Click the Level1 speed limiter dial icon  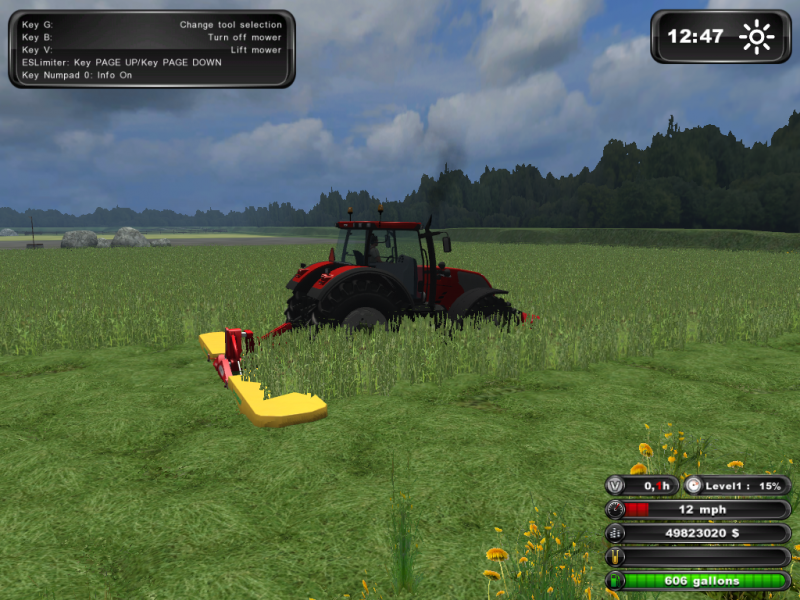(692, 486)
